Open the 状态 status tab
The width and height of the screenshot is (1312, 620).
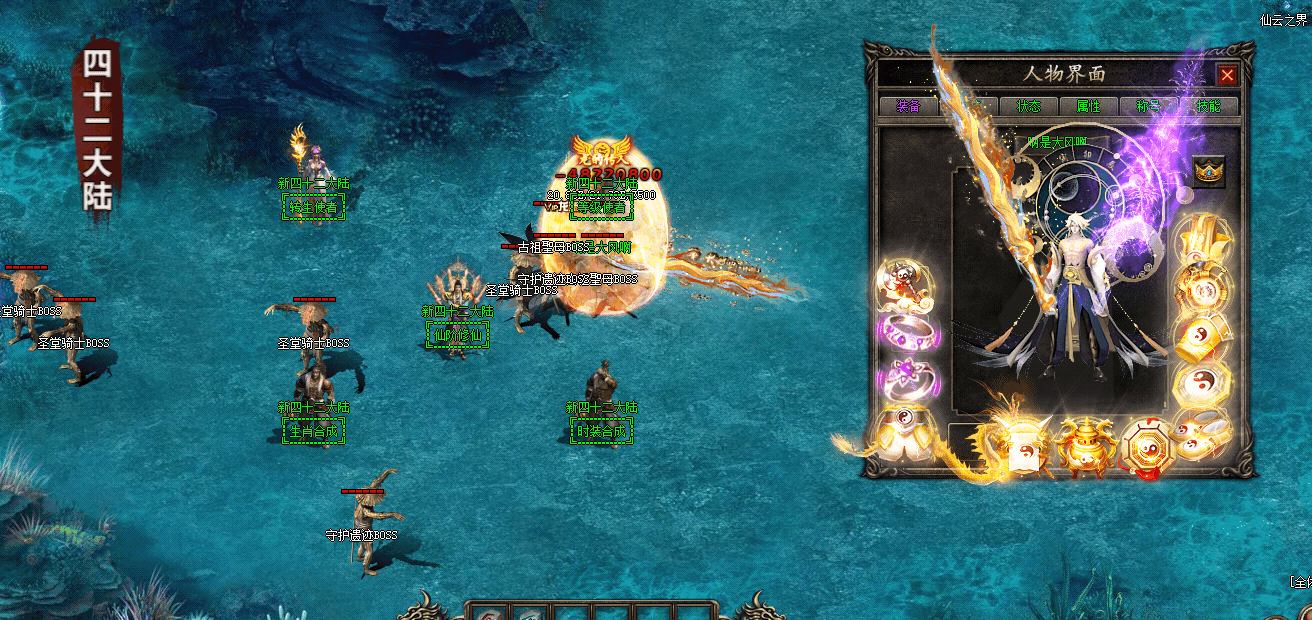[1029, 106]
